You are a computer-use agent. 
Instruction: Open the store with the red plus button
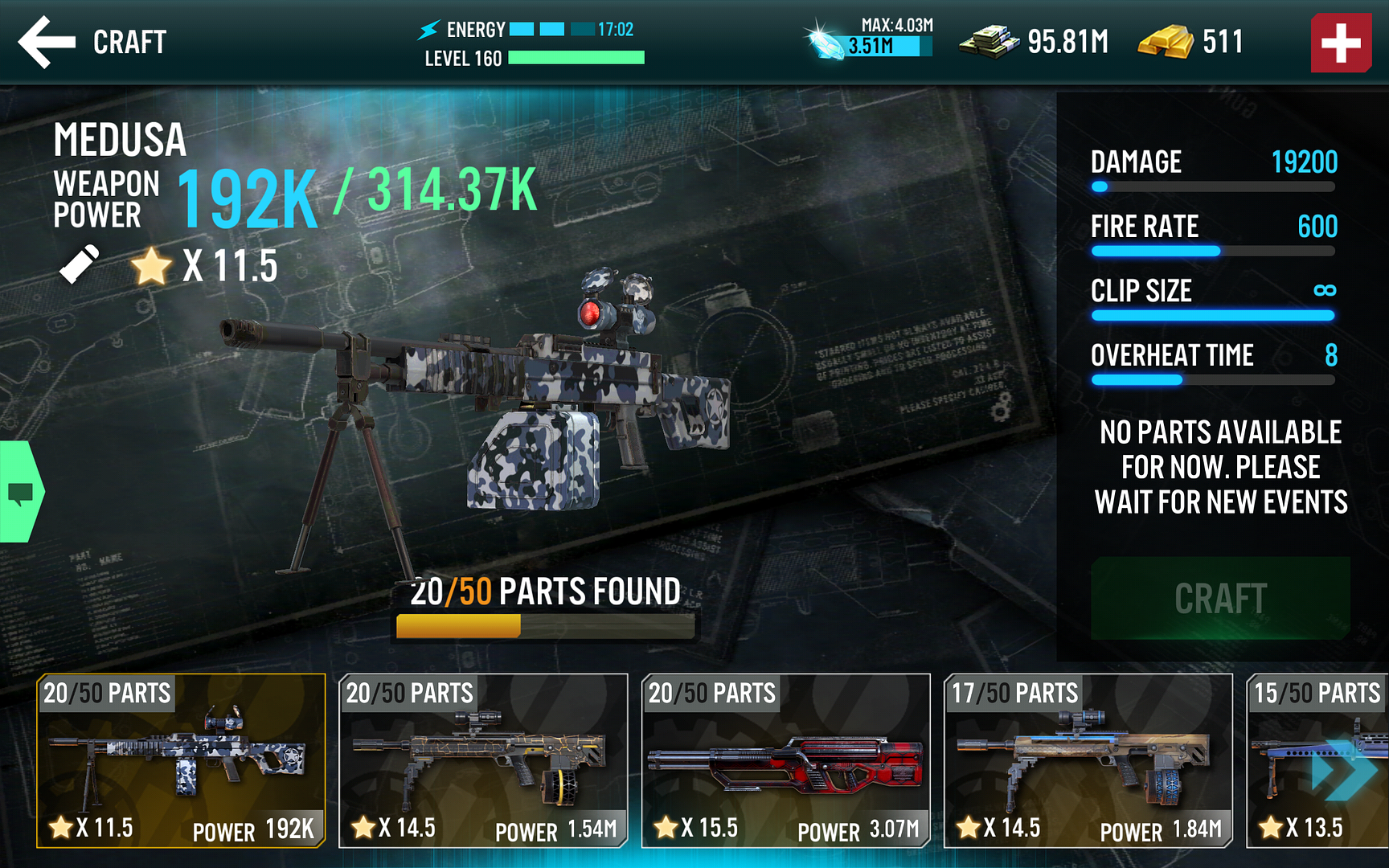(x=1341, y=43)
